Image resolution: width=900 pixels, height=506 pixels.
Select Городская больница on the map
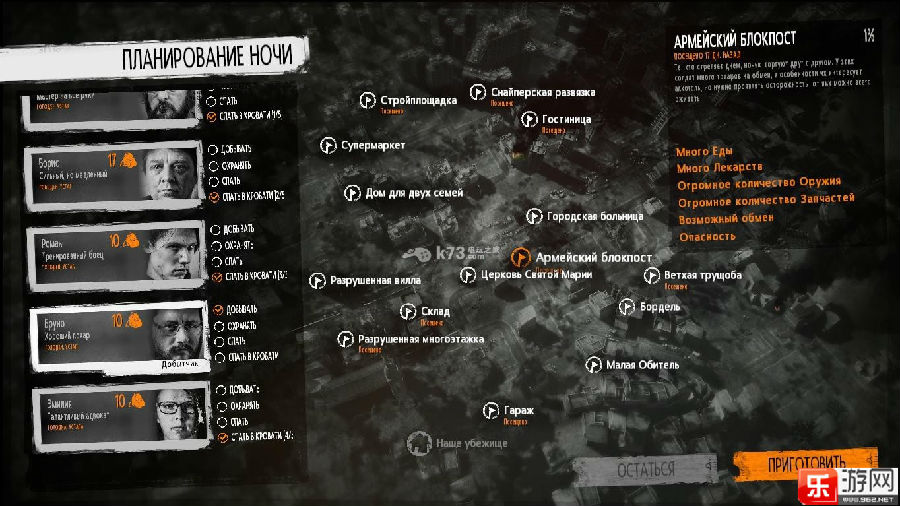pos(535,216)
